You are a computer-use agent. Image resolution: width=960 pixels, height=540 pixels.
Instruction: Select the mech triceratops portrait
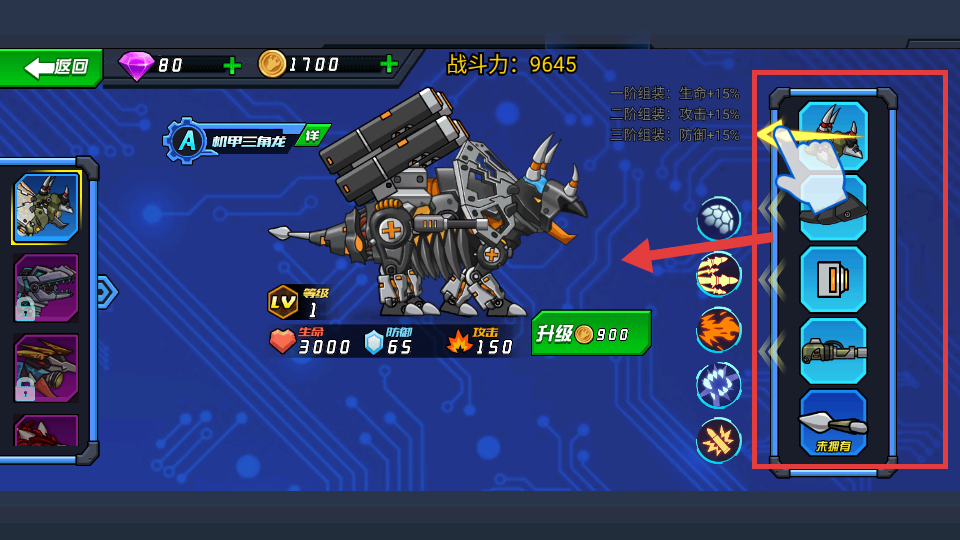(46, 208)
